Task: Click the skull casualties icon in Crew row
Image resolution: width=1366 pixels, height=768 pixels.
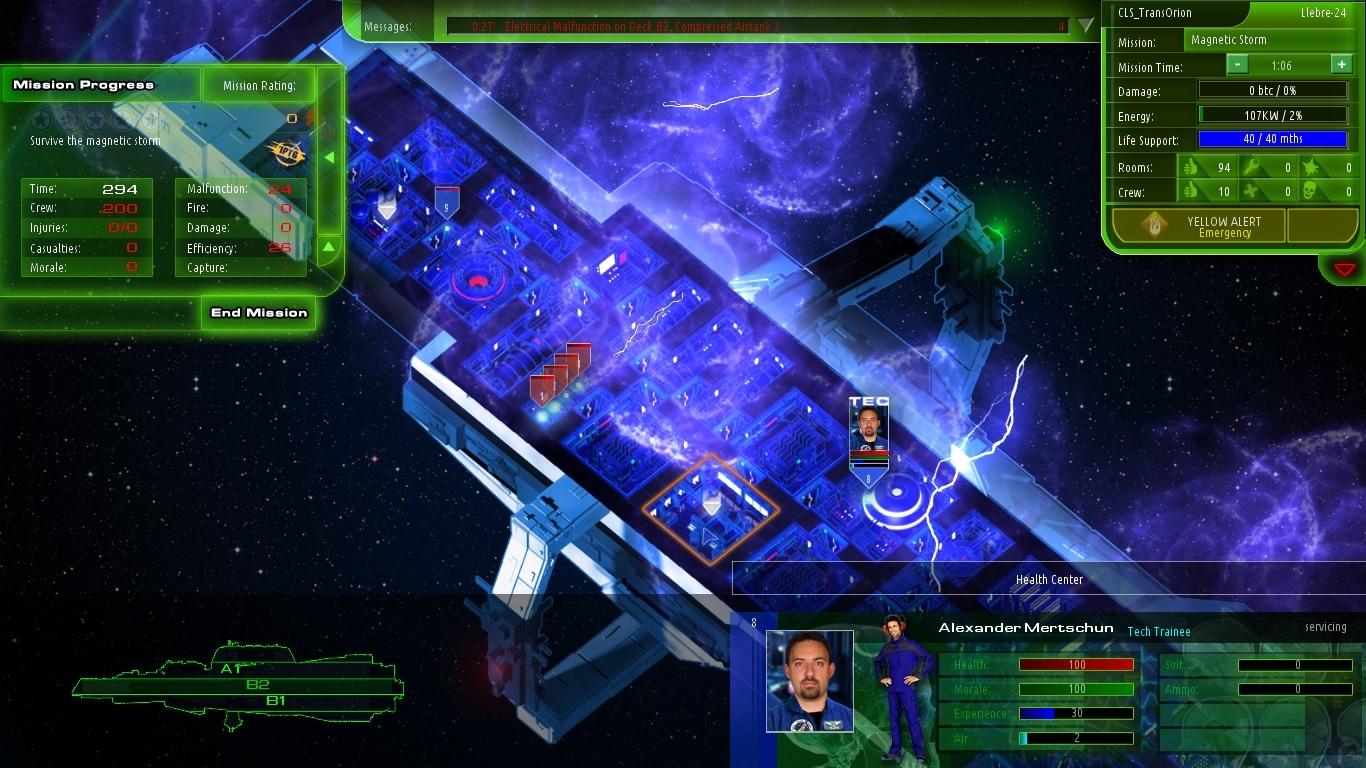Action: 1311,191
